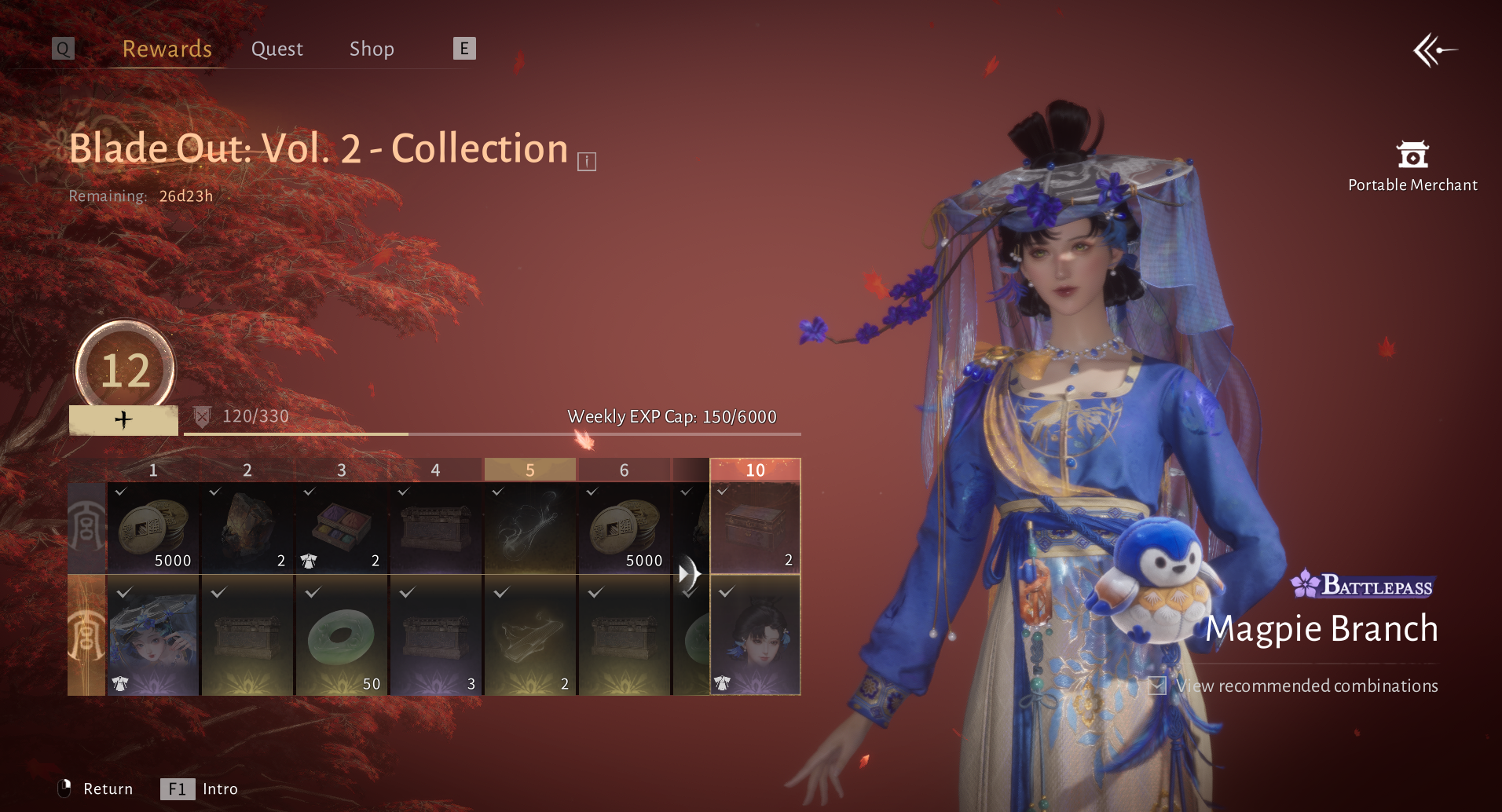Screen dimensions: 1502x812
Task: Switch to the Shop tab
Action: coord(372,49)
